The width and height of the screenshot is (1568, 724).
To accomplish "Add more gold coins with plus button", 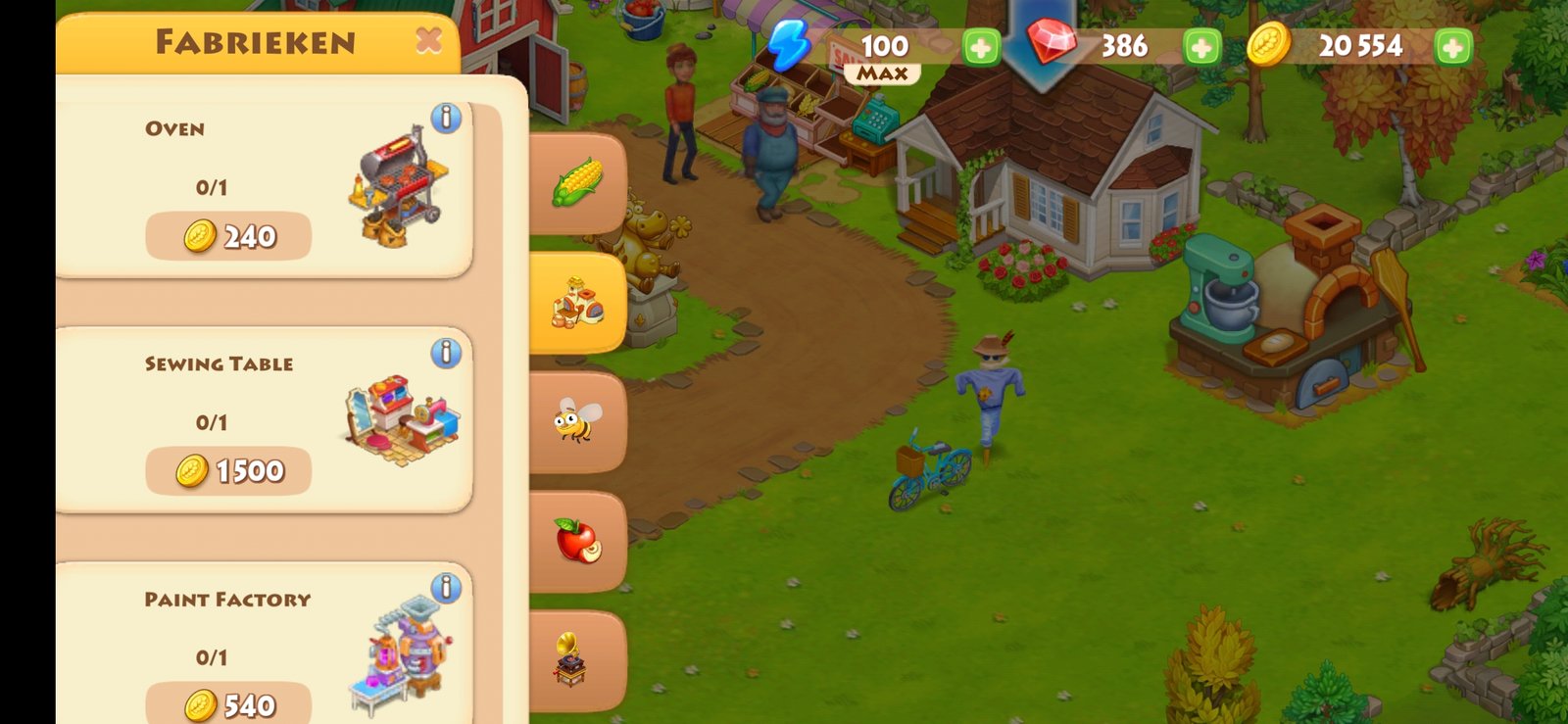I will click(1453, 47).
